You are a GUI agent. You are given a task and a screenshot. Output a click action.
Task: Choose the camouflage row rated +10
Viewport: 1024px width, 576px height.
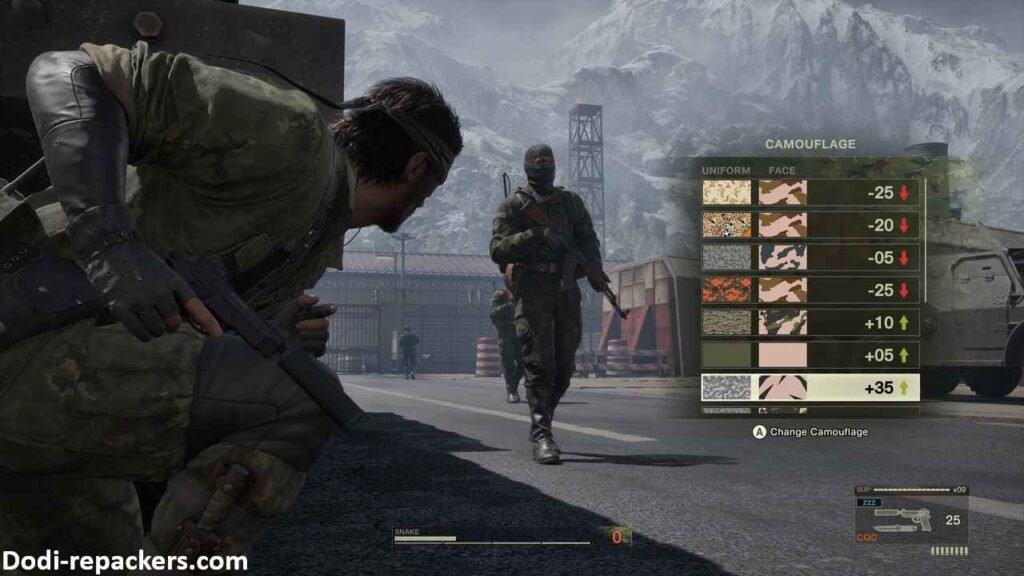[810, 322]
